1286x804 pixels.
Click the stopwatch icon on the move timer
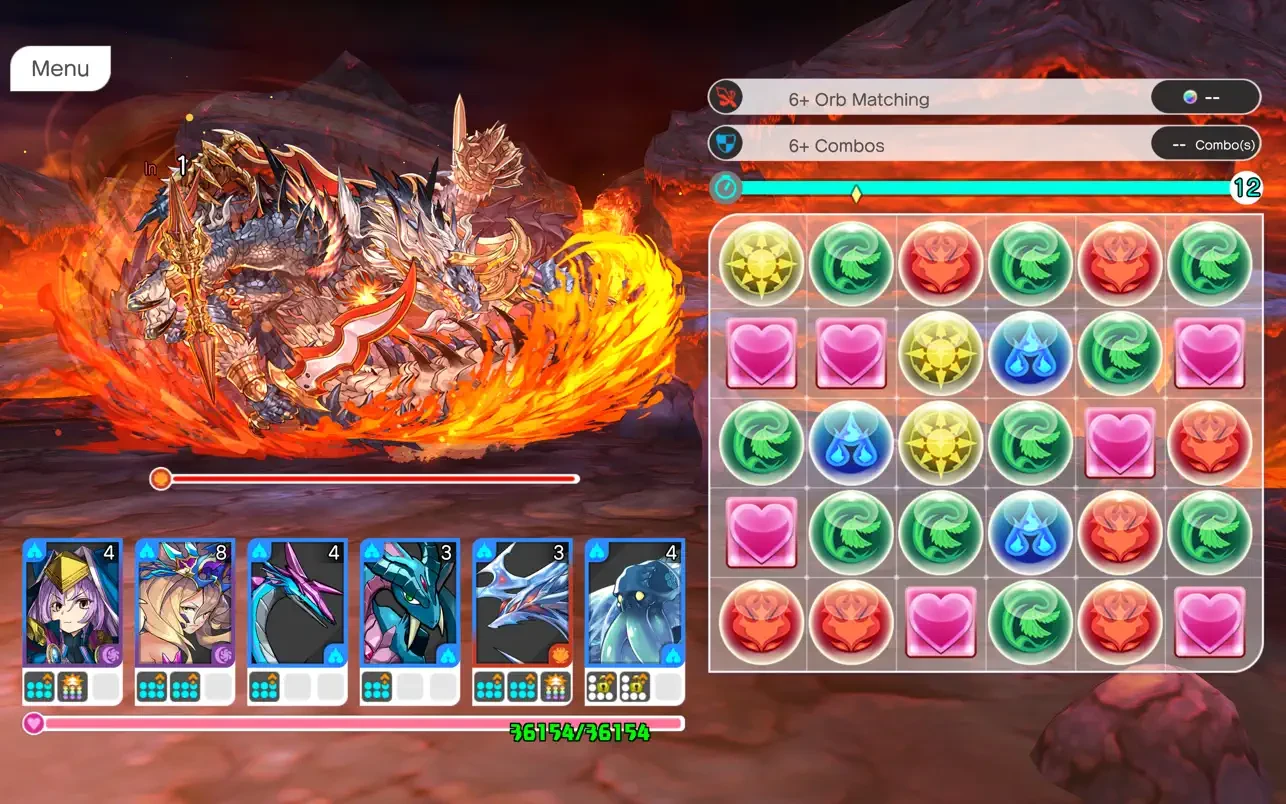coord(724,189)
